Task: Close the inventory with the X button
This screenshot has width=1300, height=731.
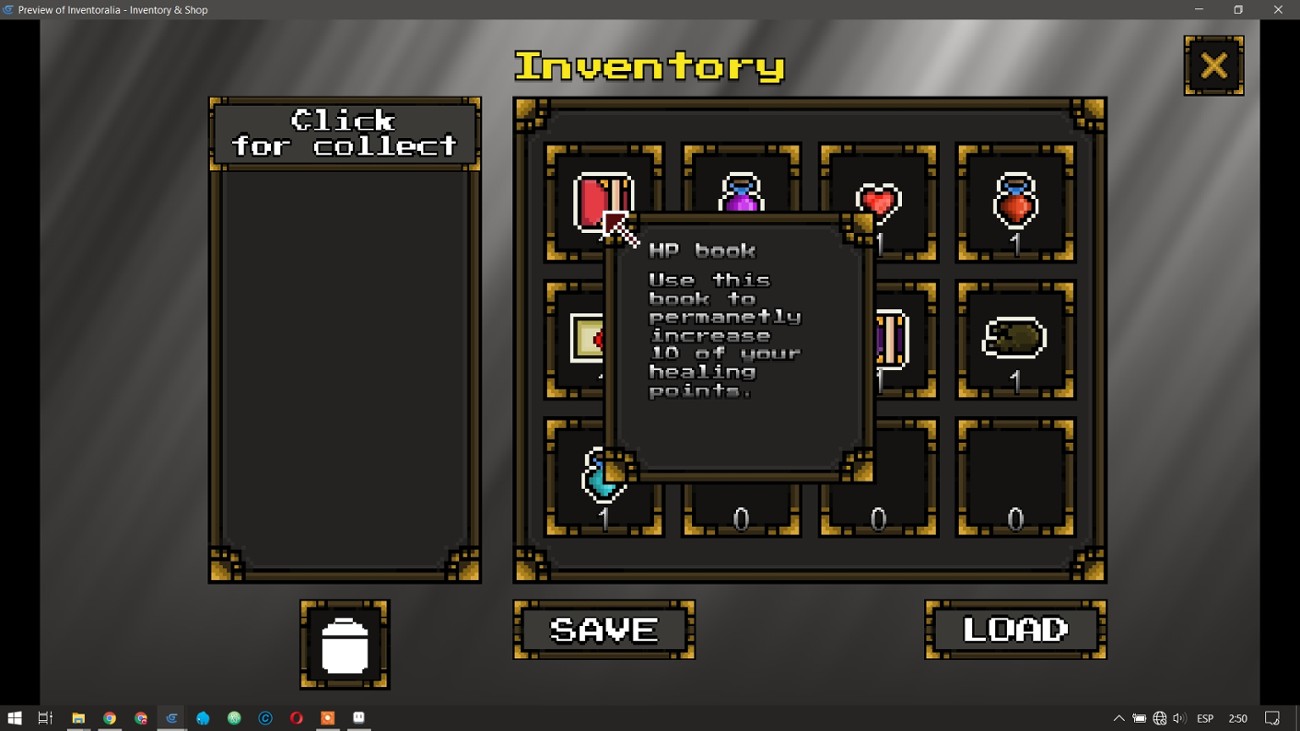Action: pos(1213,64)
